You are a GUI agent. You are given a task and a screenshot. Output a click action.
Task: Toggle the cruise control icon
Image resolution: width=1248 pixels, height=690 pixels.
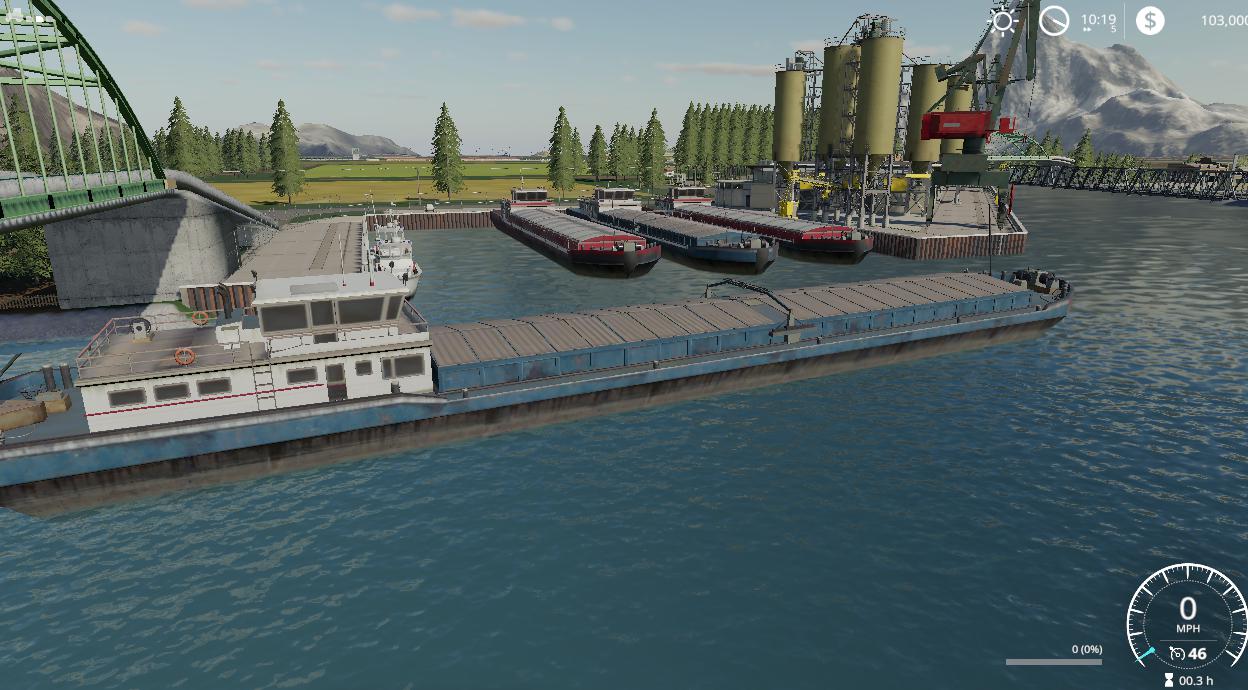pyautogui.click(x=1176, y=654)
